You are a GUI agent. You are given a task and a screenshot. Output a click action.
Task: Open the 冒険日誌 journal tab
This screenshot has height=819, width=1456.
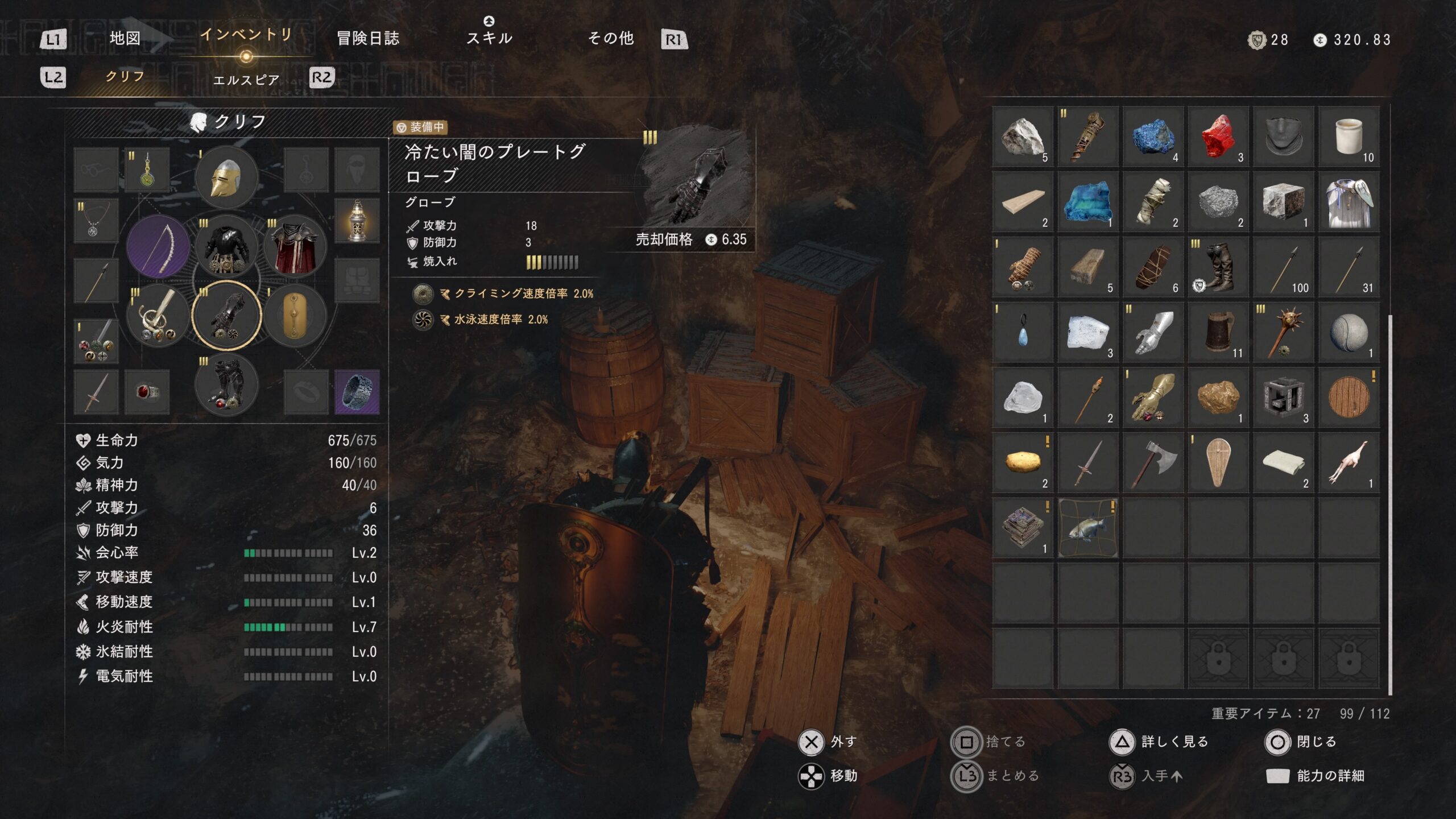click(x=368, y=39)
